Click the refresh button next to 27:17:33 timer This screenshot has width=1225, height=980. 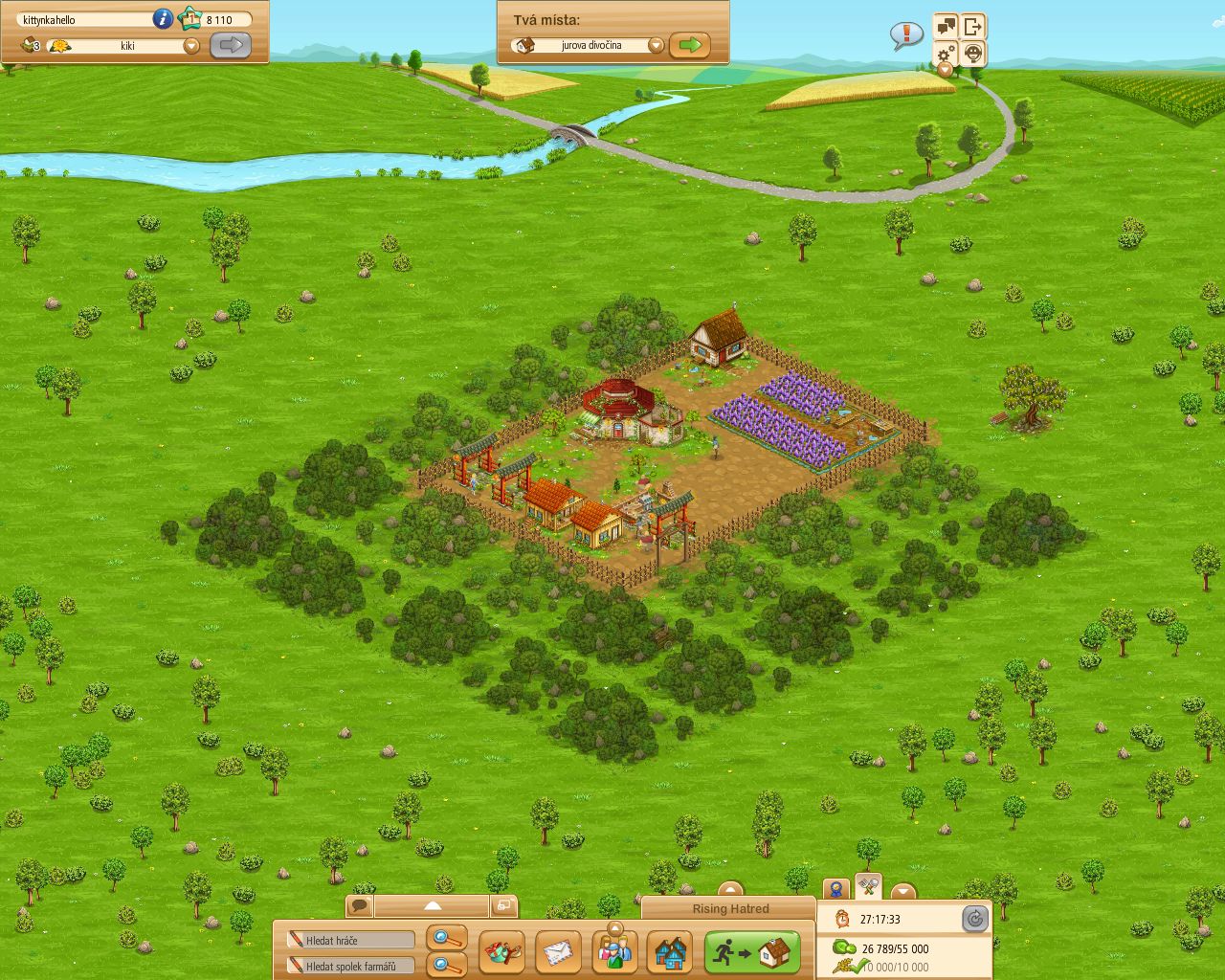pyautogui.click(x=975, y=919)
